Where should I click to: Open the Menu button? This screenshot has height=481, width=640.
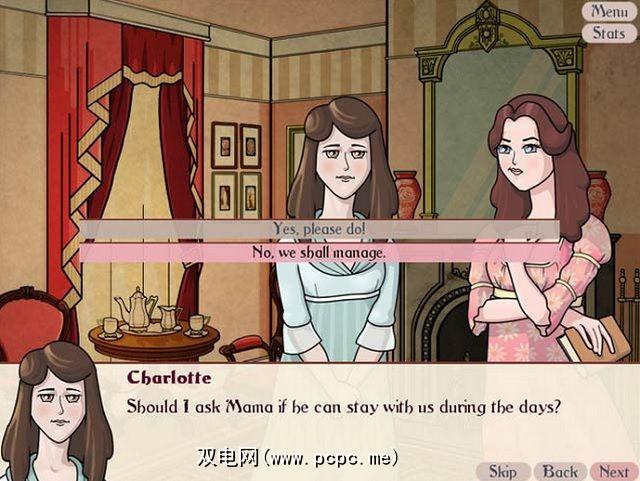(x=609, y=12)
